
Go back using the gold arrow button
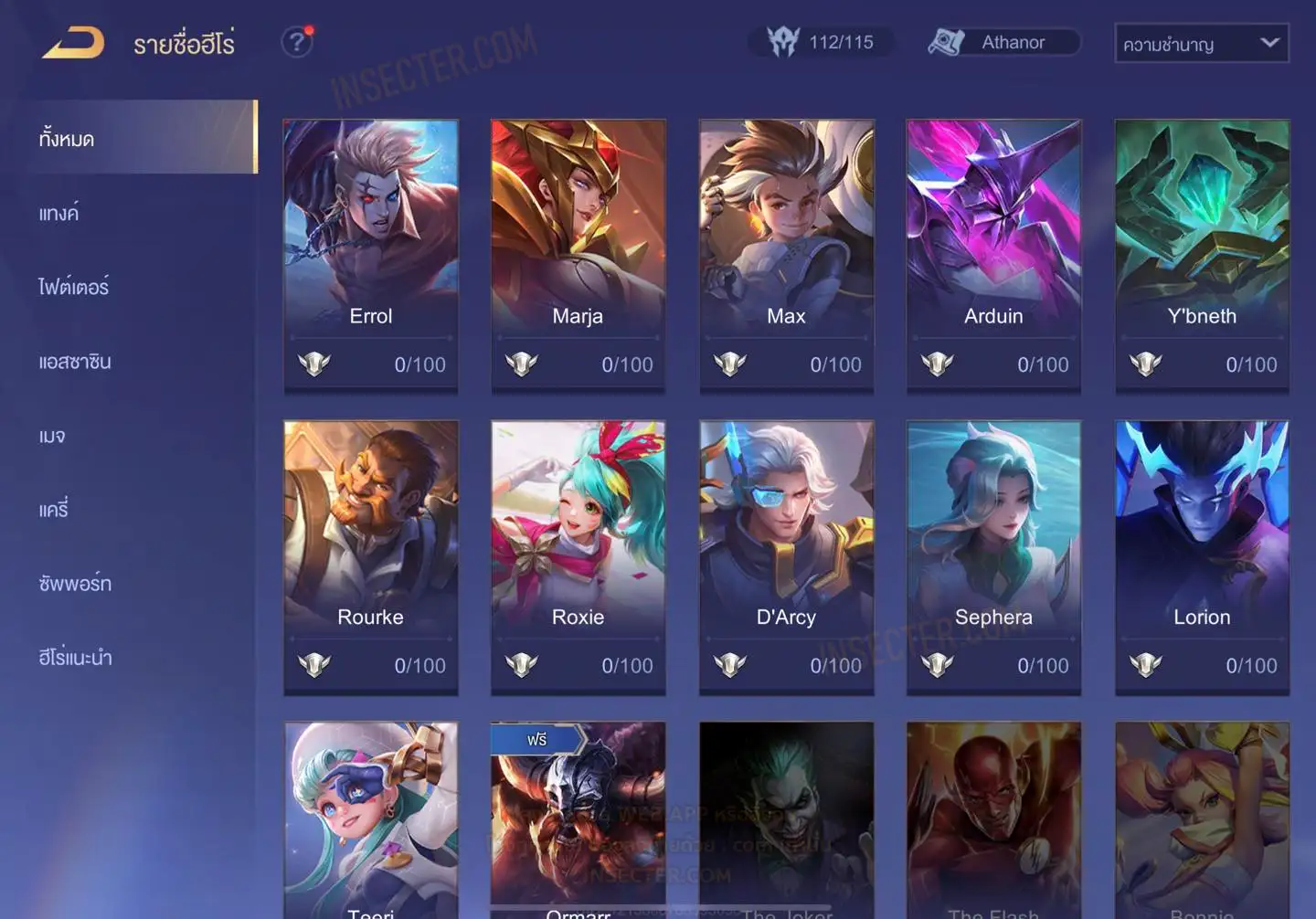coord(73,43)
